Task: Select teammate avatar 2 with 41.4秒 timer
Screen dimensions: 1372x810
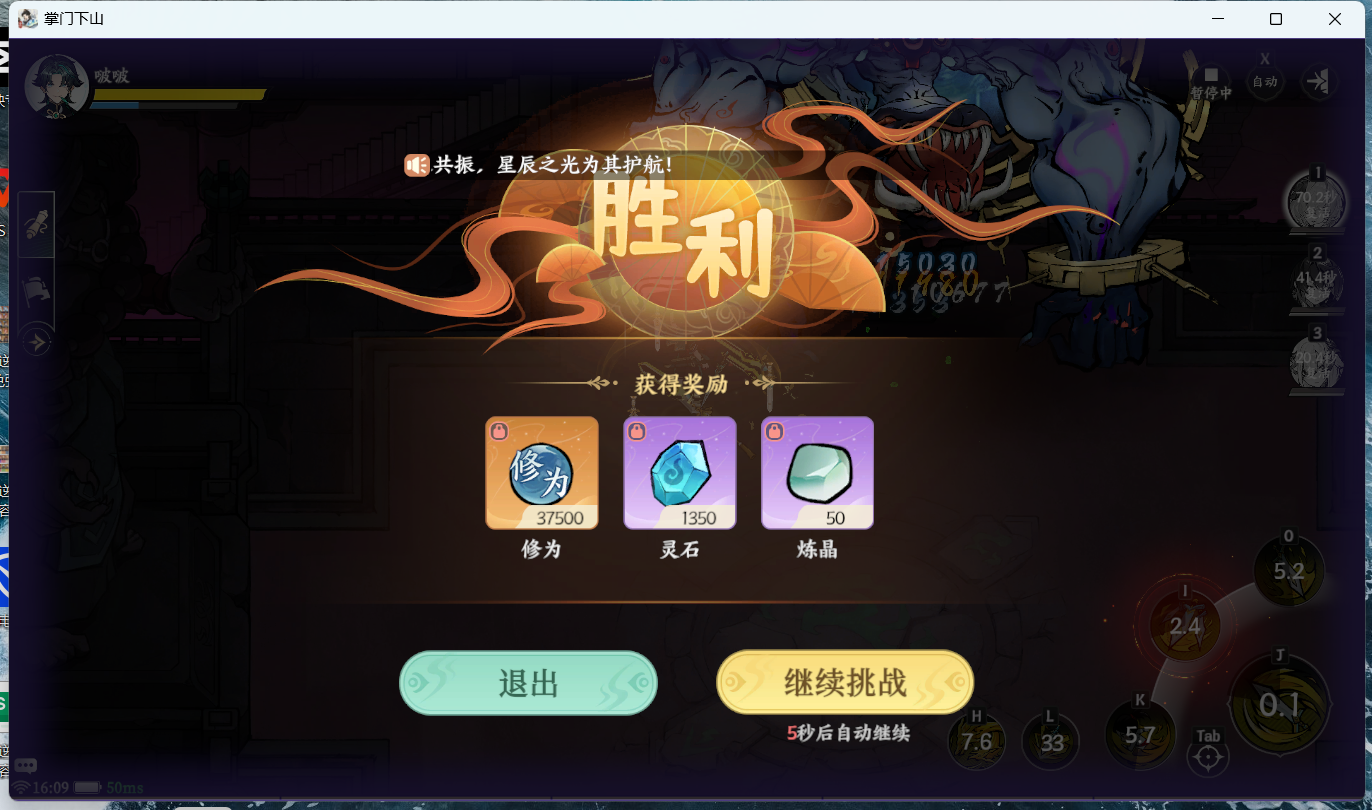Action: pyautogui.click(x=1316, y=283)
